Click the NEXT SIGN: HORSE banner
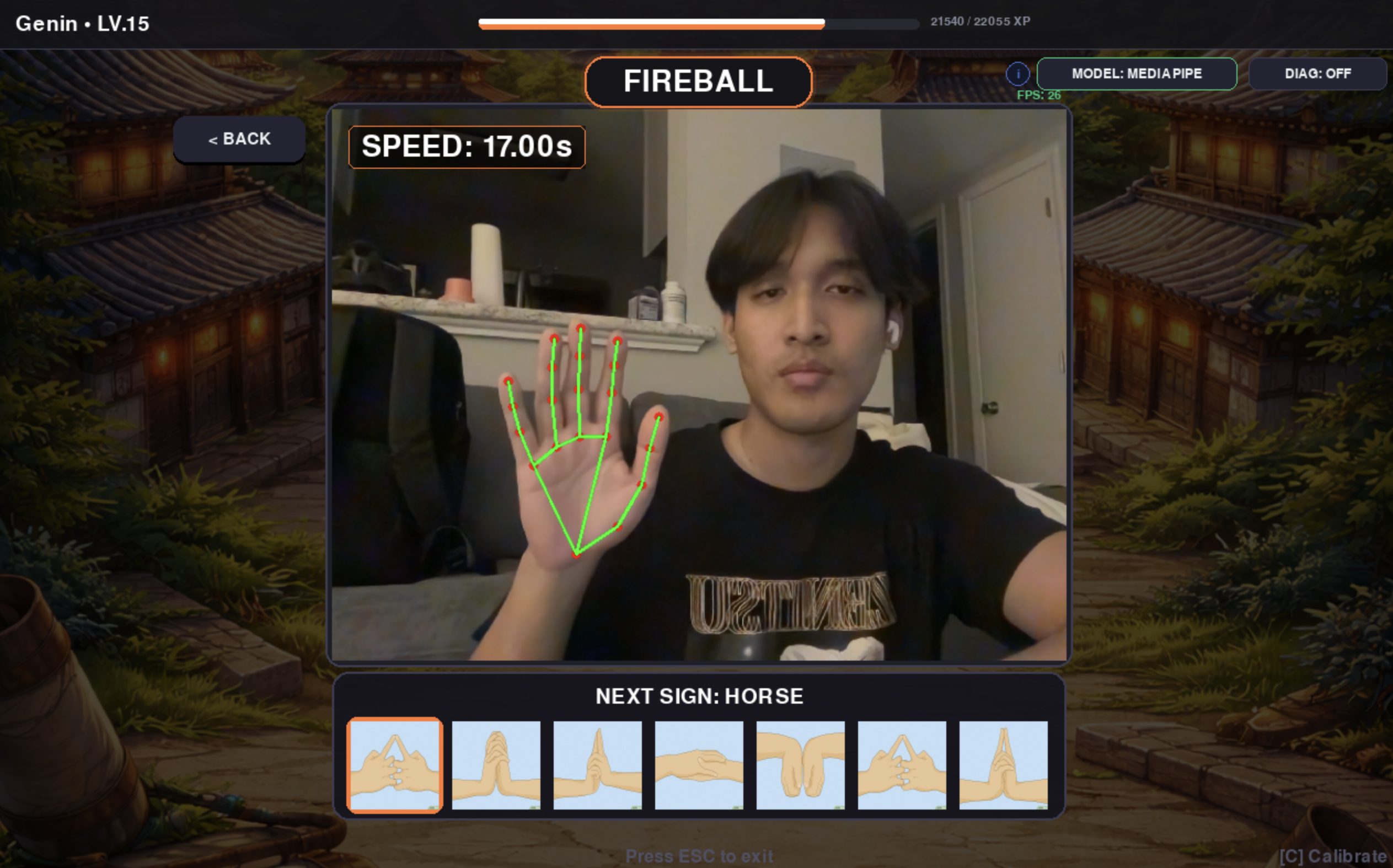The height and width of the screenshot is (868, 1393). (699, 696)
